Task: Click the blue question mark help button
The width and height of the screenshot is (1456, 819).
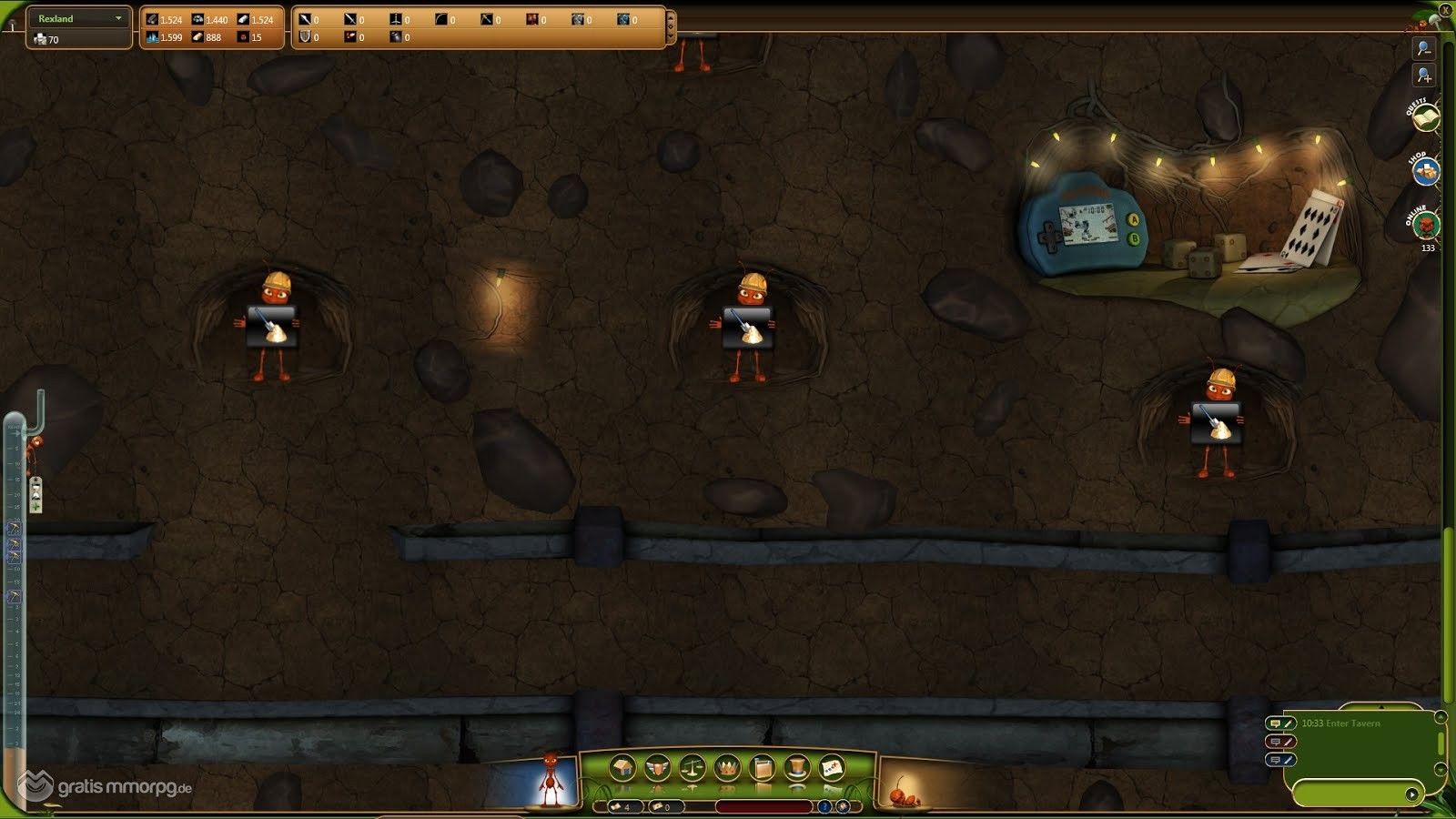Action: tap(824, 806)
